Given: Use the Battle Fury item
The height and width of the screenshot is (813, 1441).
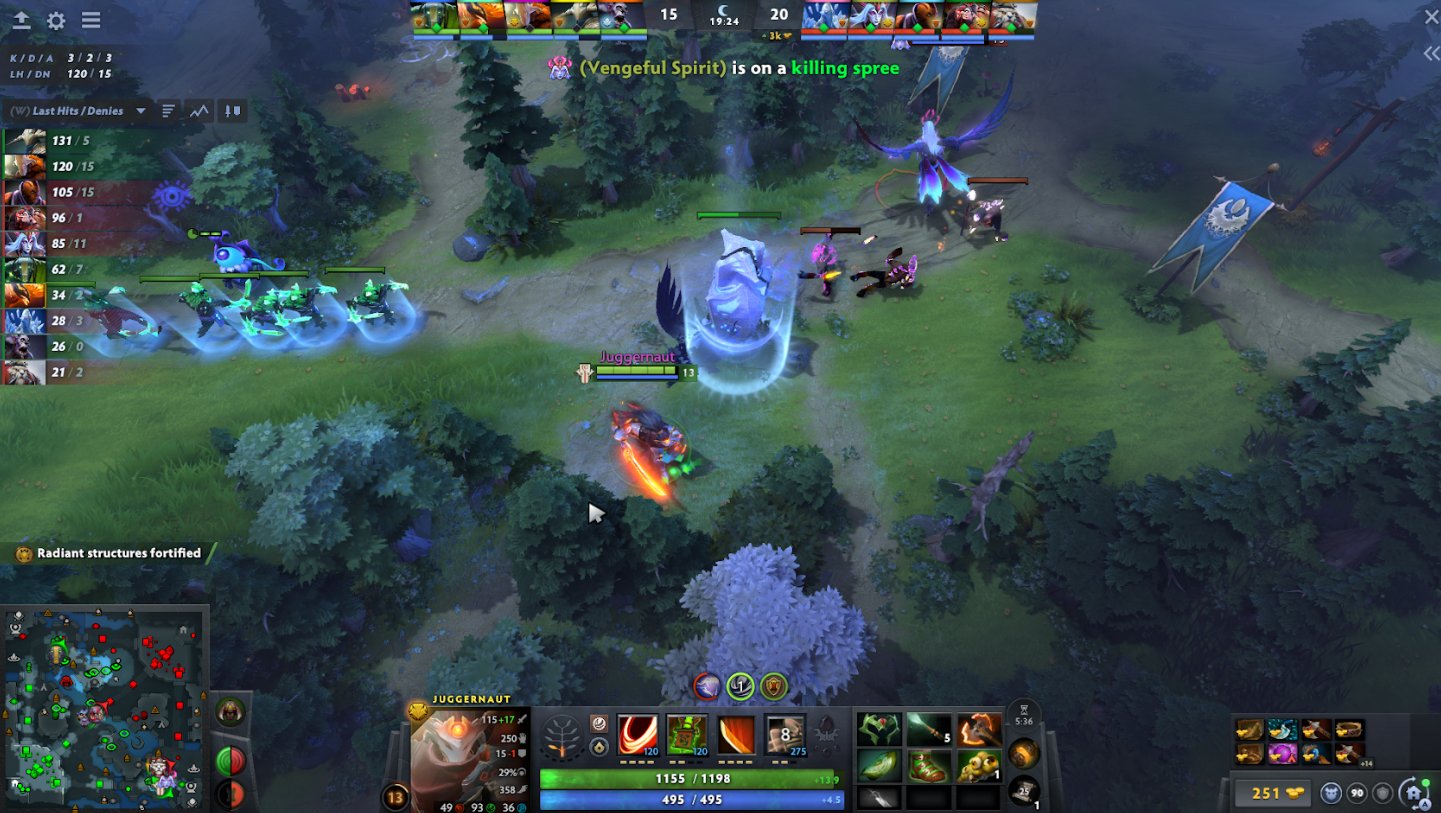Looking at the screenshot, I should click(979, 730).
